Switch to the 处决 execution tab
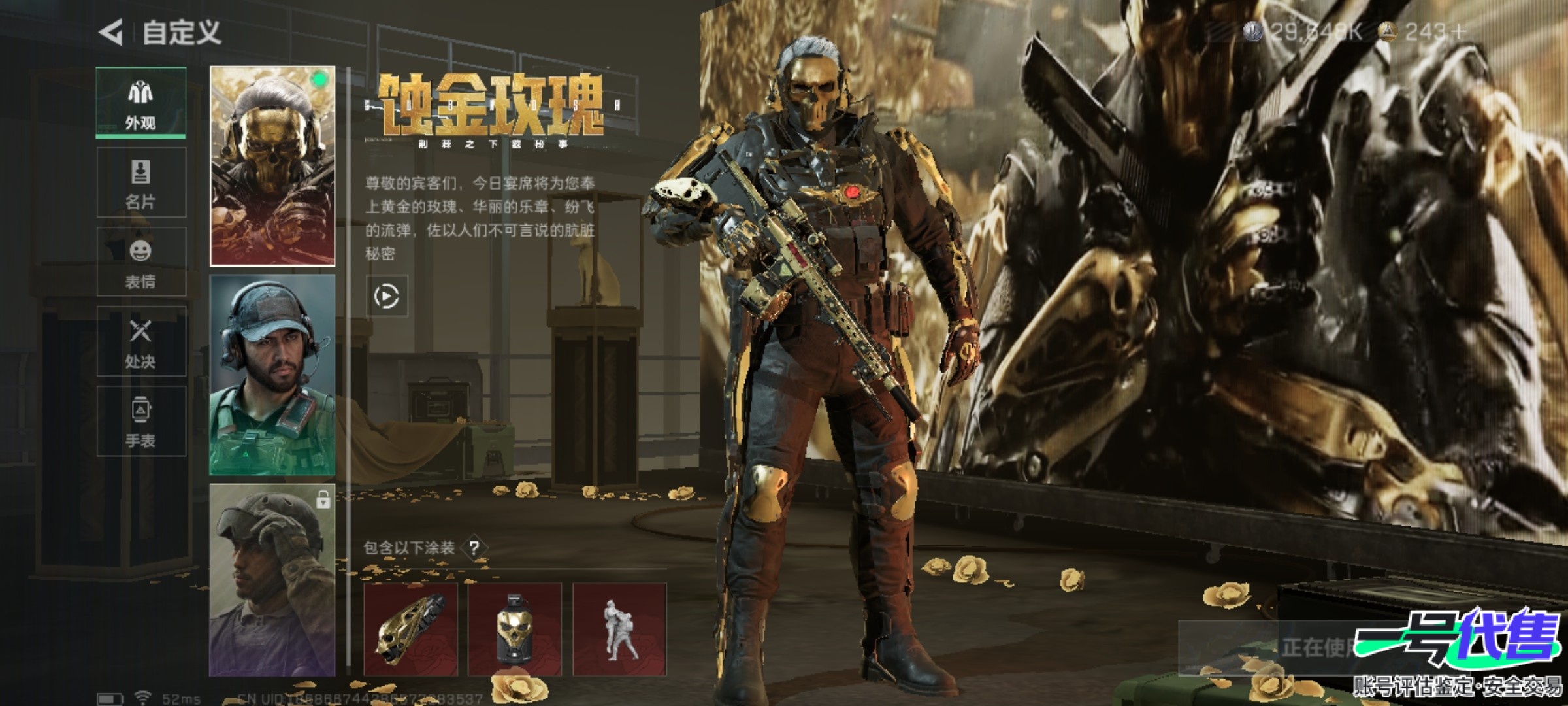Screen dimensions: 1568x706 pyautogui.click(x=141, y=342)
